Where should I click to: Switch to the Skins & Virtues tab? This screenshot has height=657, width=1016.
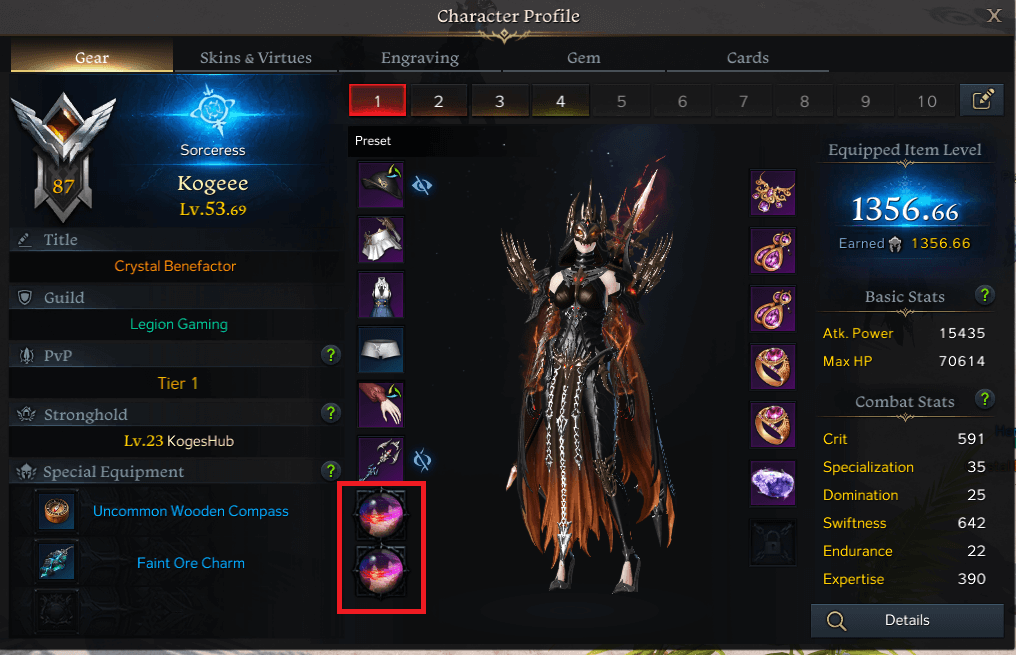point(255,58)
